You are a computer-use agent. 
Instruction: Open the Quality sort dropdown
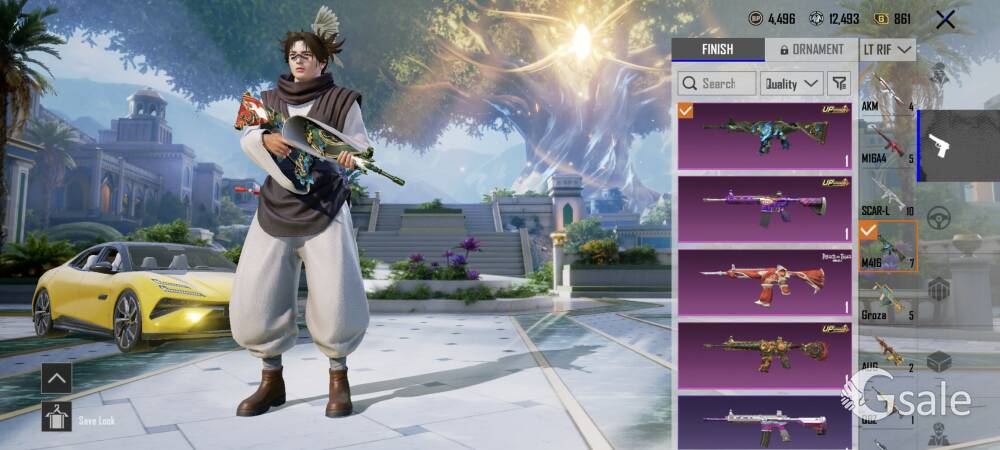791,84
